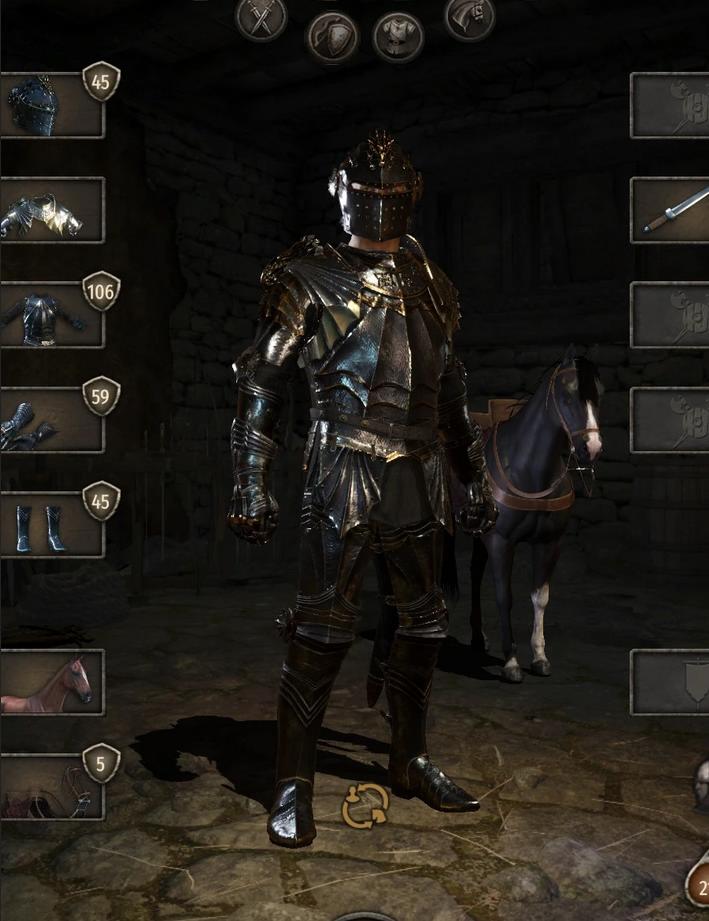Click the empty banner slot with shield emblem
This screenshot has height=921, width=709.
672,683
